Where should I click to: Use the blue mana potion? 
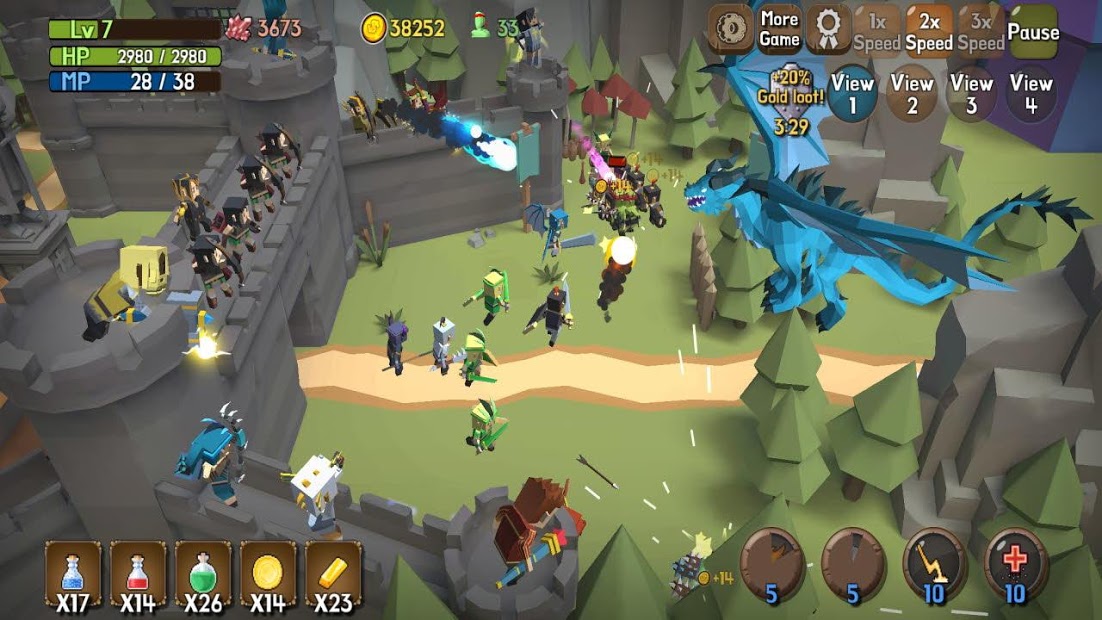73,575
